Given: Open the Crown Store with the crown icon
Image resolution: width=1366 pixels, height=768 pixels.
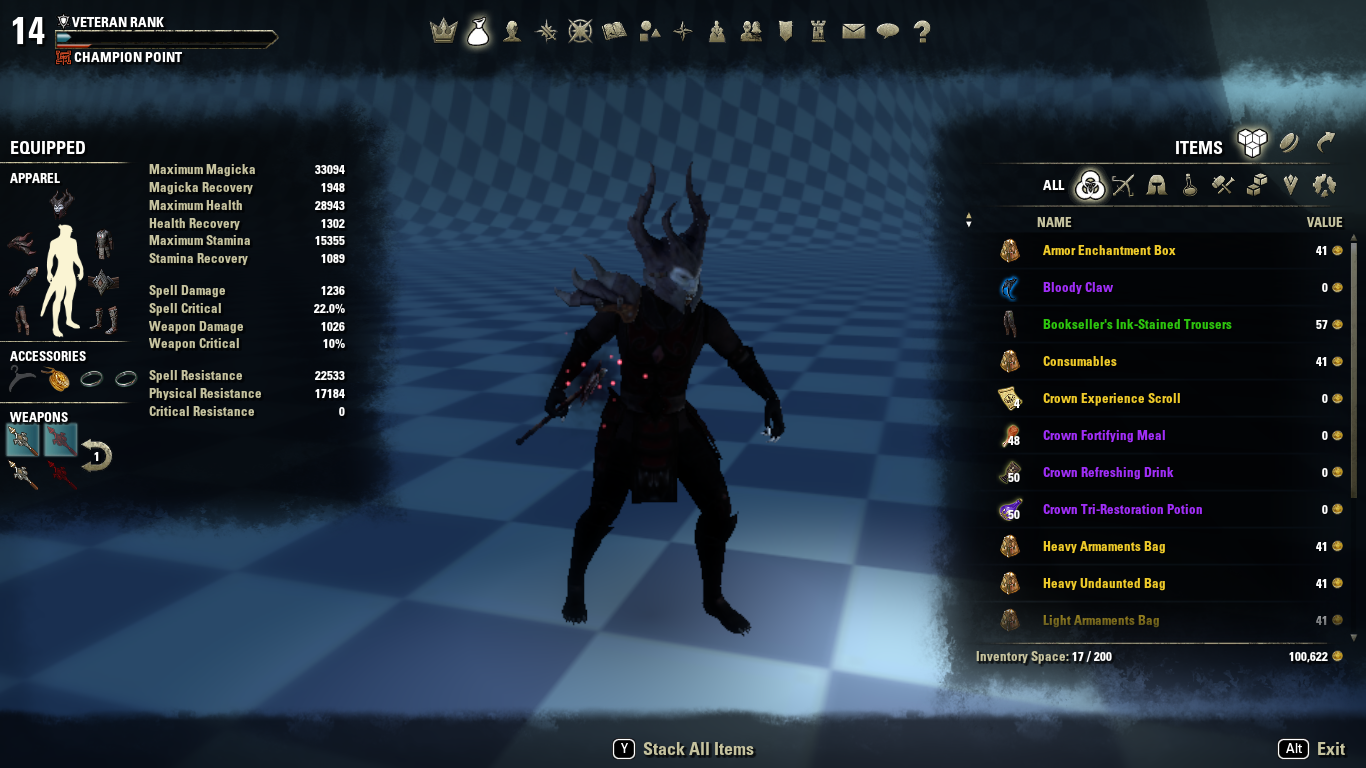Looking at the screenshot, I should pyautogui.click(x=444, y=31).
